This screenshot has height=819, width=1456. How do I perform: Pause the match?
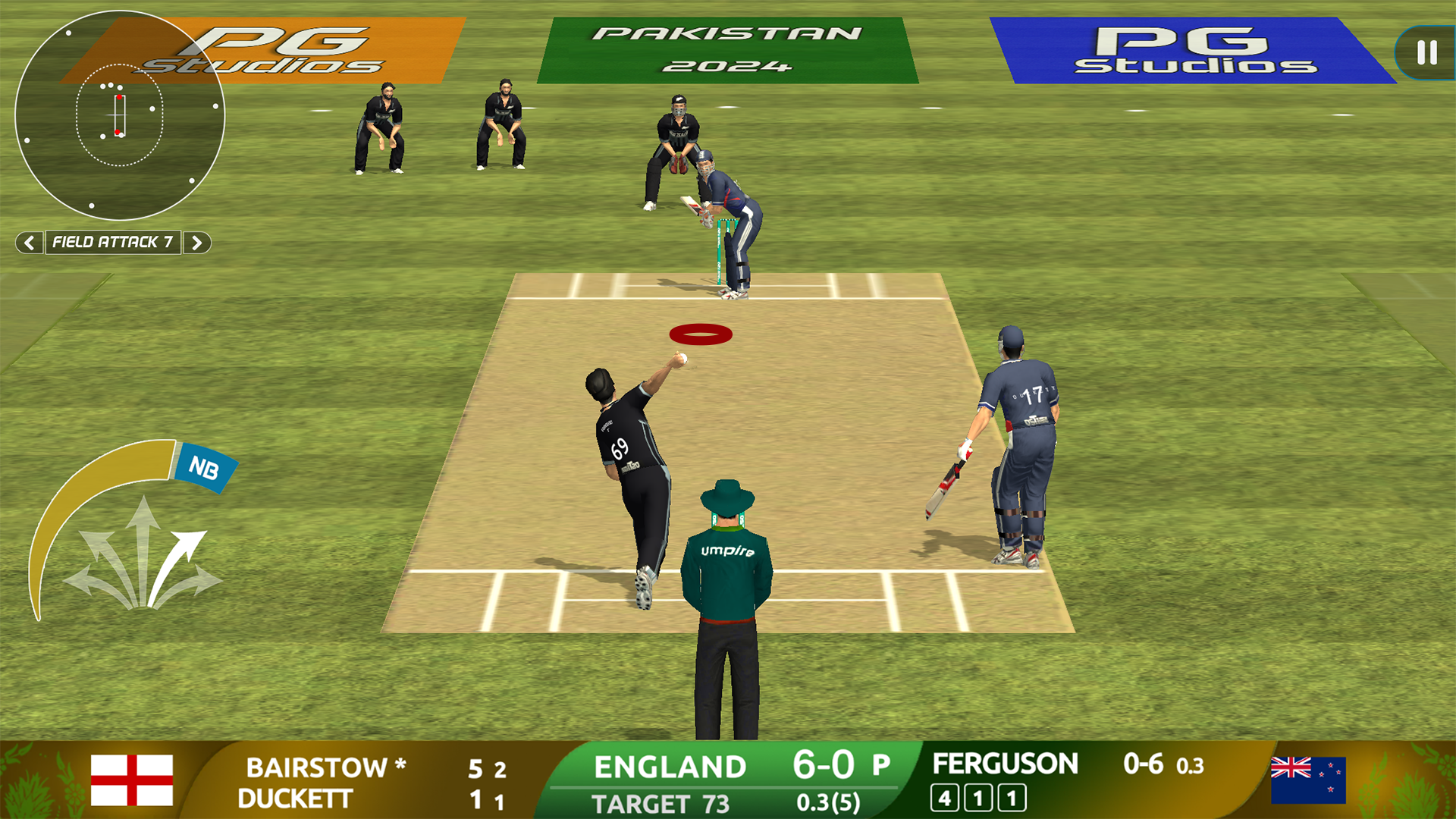1423,52
